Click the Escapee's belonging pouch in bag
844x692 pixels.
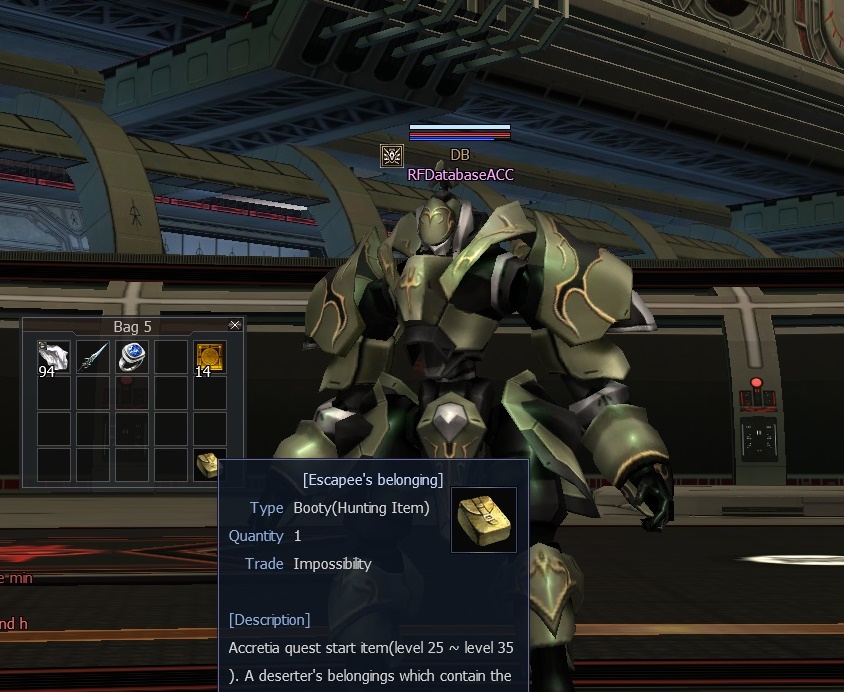click(207, 464)
